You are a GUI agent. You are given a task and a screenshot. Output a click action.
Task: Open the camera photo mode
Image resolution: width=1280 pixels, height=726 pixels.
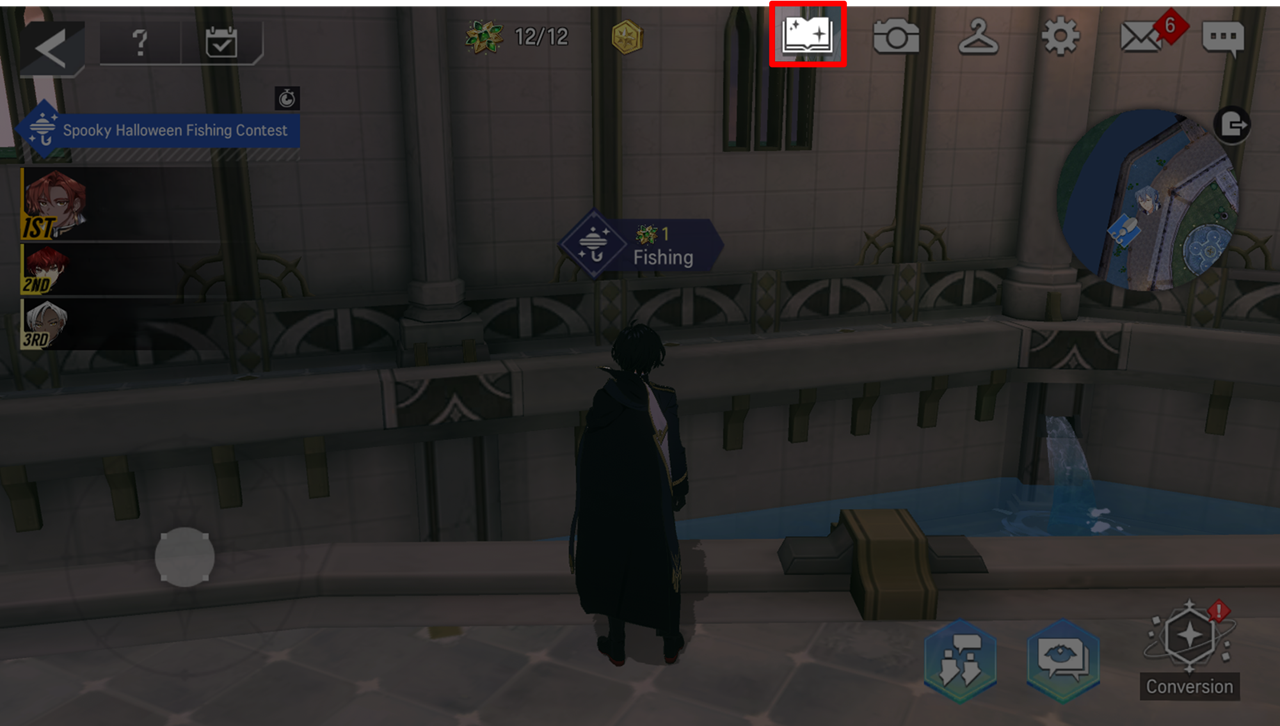click(x=896, y=38)
